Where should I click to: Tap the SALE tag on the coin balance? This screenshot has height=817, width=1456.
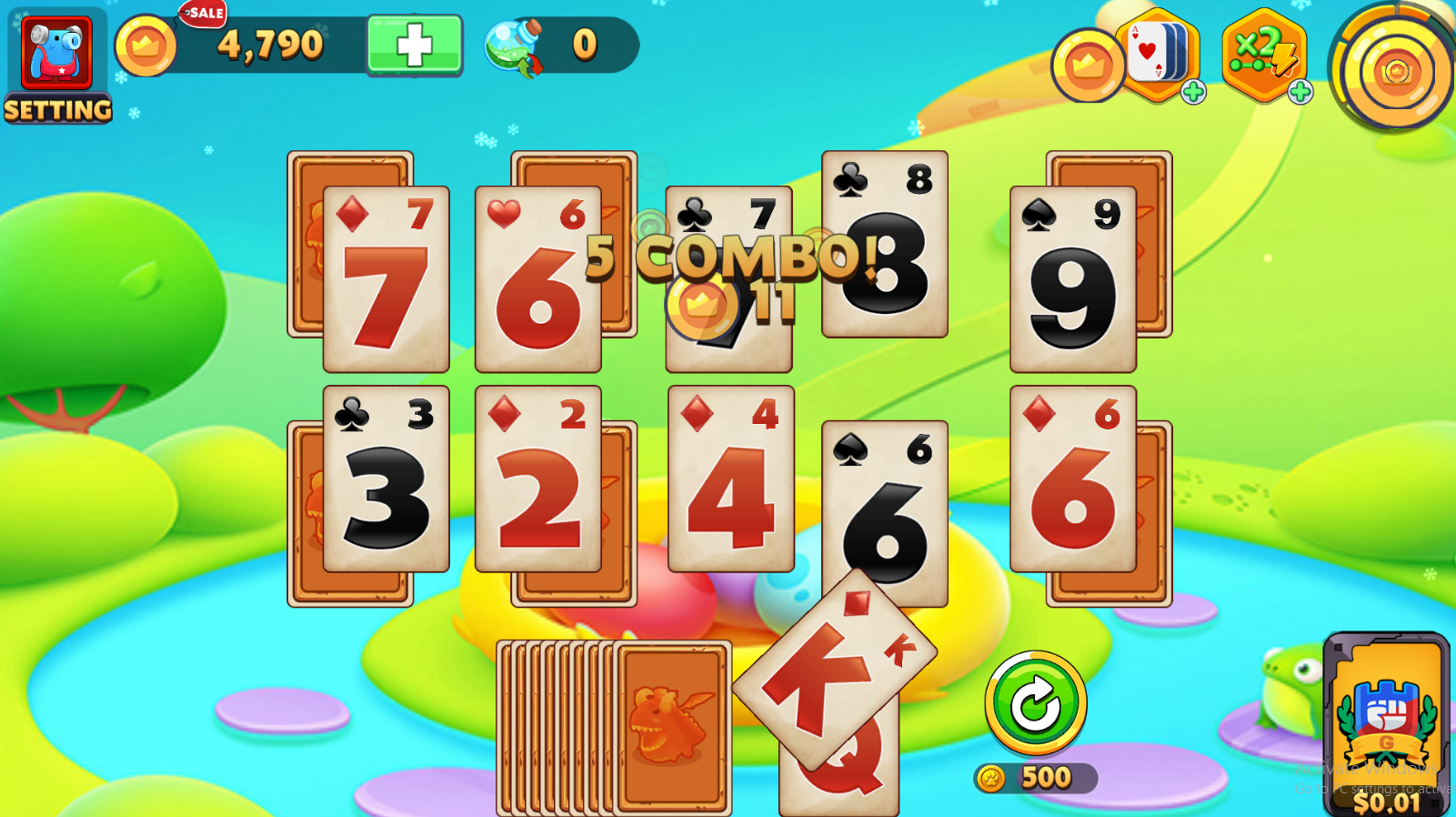pyautogui.click(x=204, y=14)
